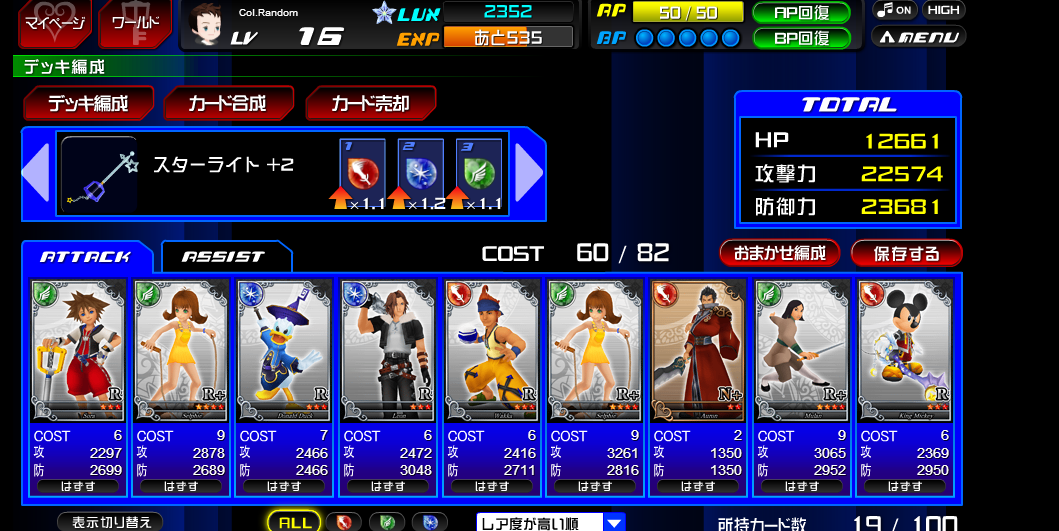Pick the King Mickey card
Viewport: 1059px width, 531px height.
click(904, 350)
